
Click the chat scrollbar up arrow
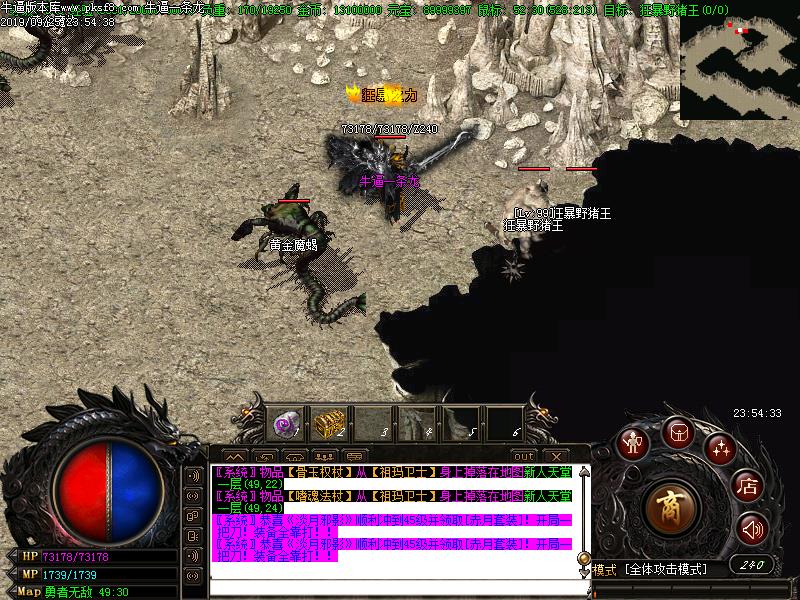tap(583, 472)
